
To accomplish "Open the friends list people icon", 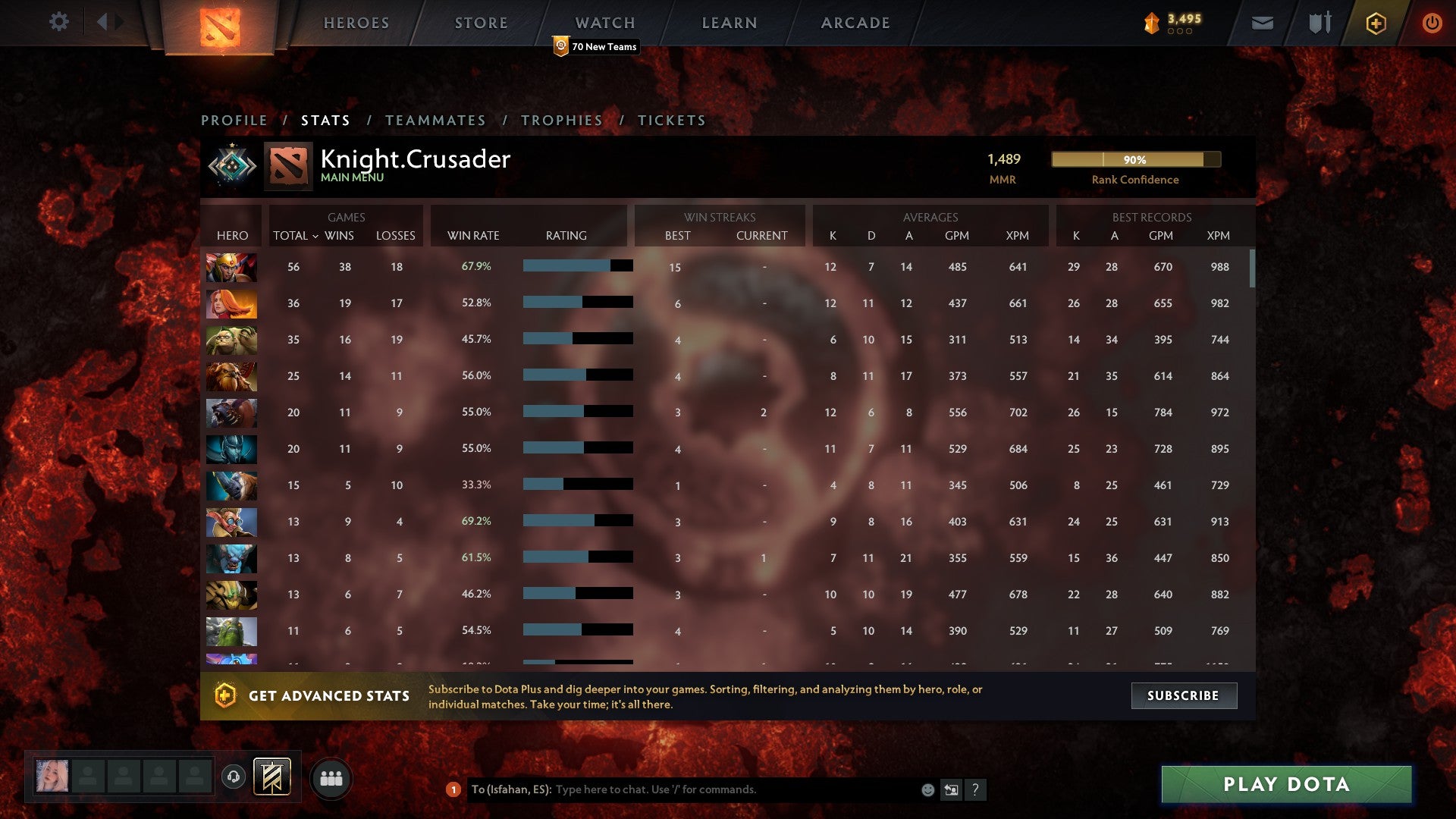I will point(331,777).
